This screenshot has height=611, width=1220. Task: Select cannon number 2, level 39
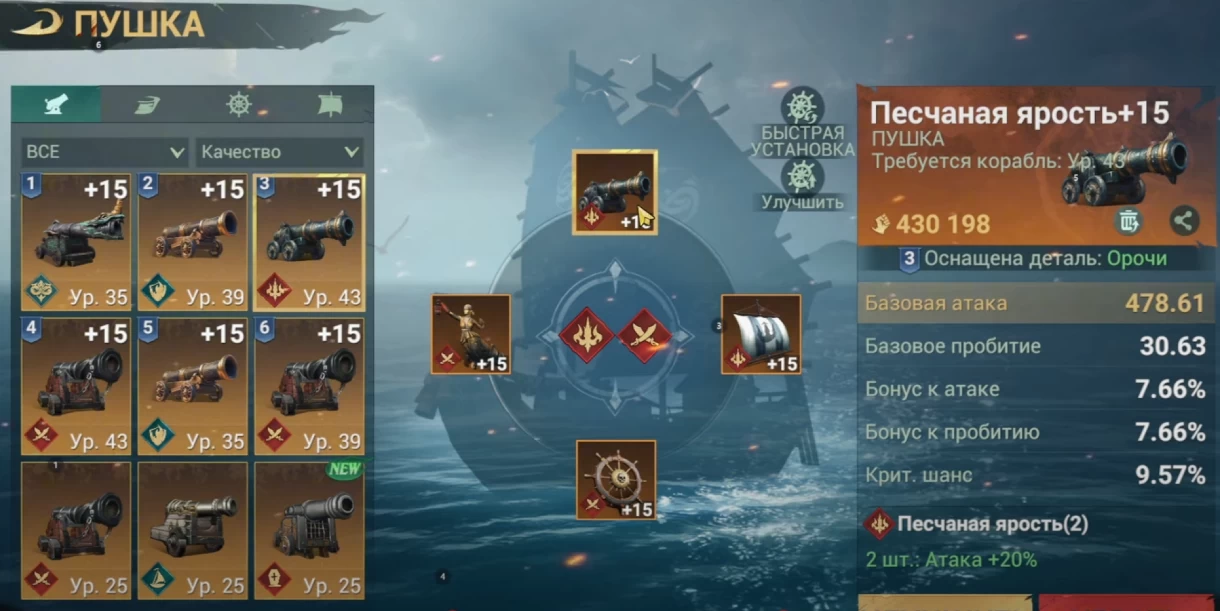click(x=193, y=242)
